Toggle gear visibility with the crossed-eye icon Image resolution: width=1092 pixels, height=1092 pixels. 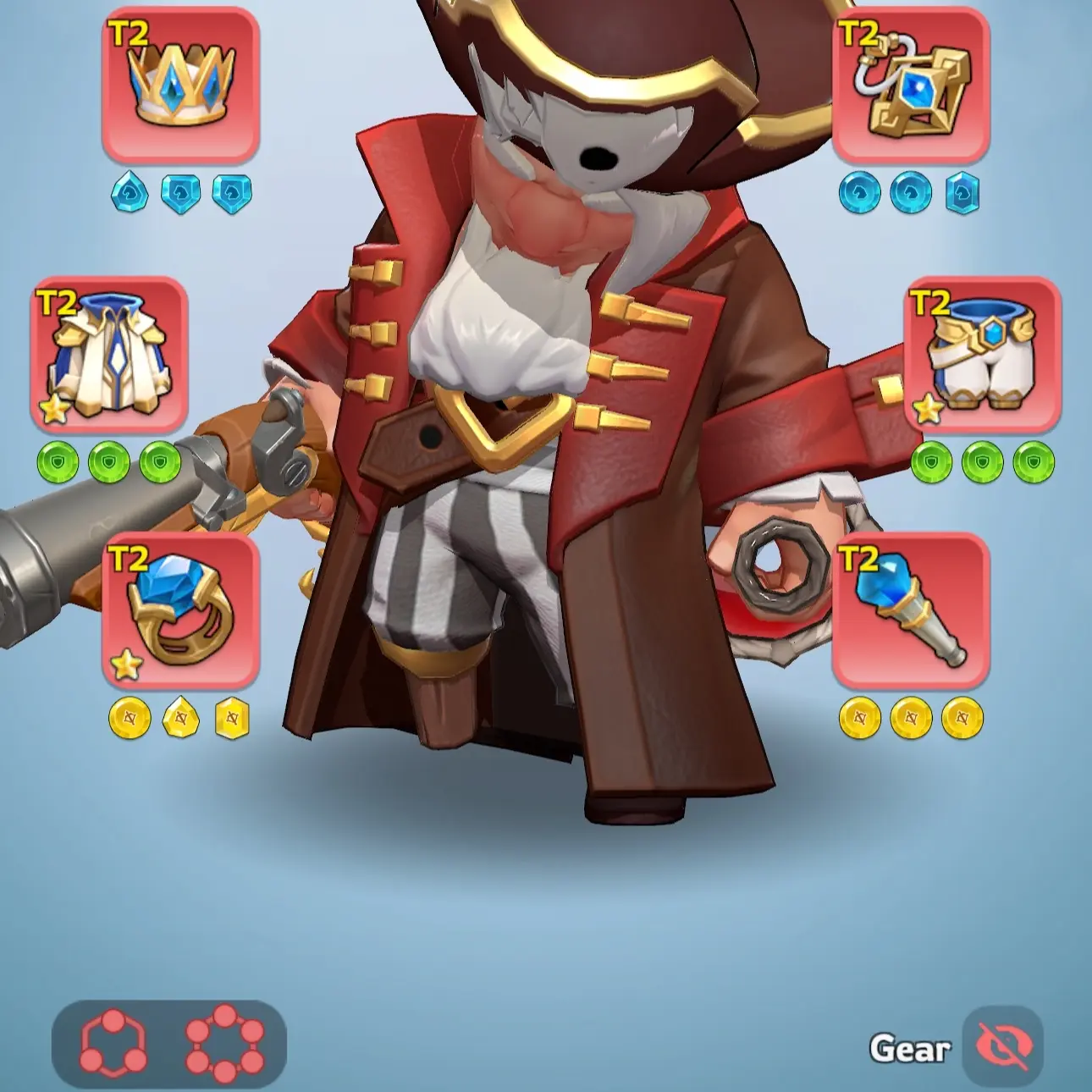(x=1002, y=1047)
